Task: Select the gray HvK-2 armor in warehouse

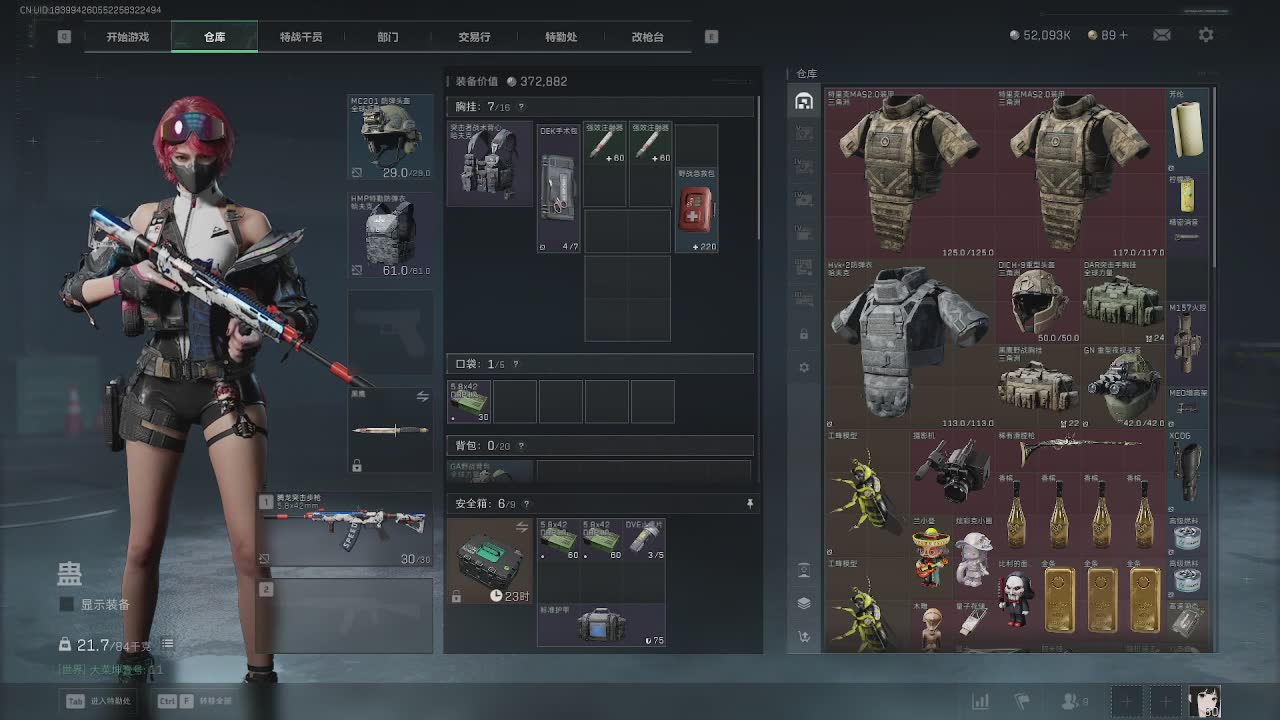Action: coord(908,340)
